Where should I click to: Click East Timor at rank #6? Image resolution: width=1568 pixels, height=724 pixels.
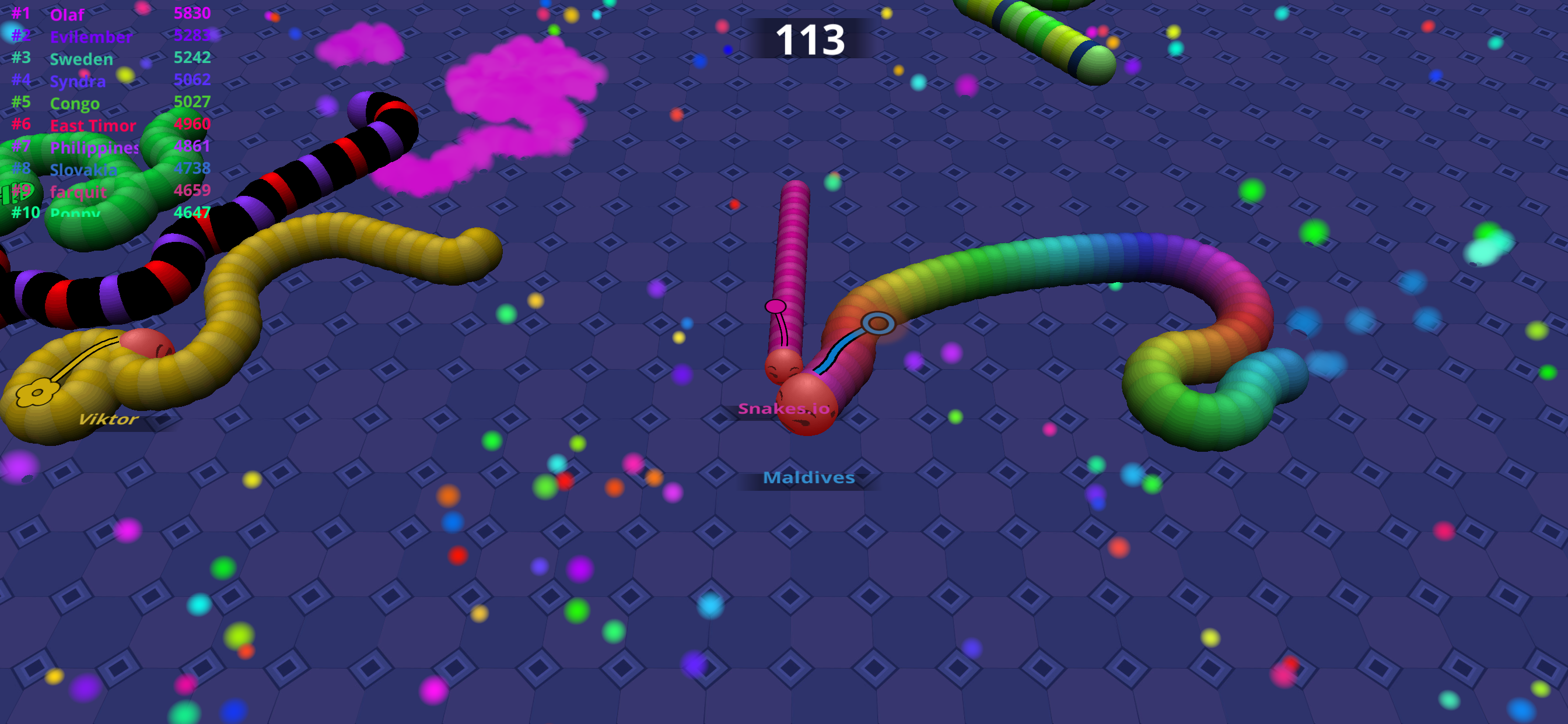coord(93,126)
